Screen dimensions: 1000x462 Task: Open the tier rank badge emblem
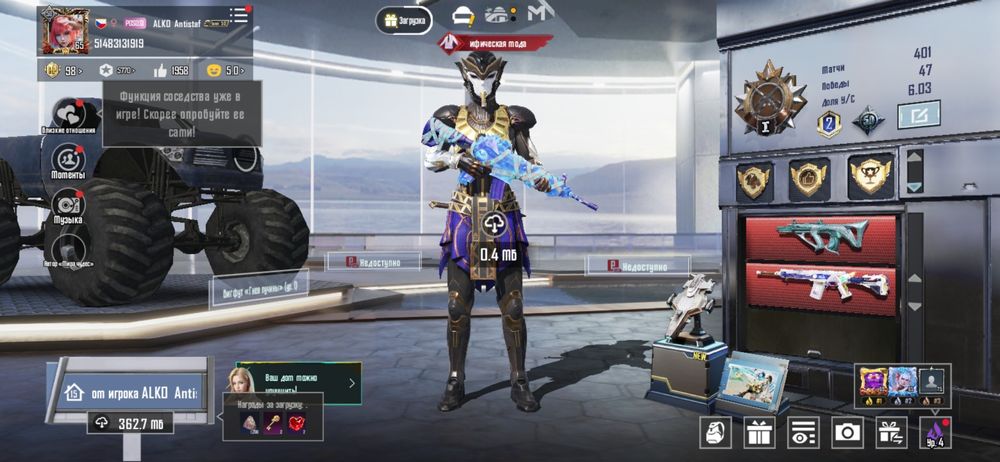[771, 98]
